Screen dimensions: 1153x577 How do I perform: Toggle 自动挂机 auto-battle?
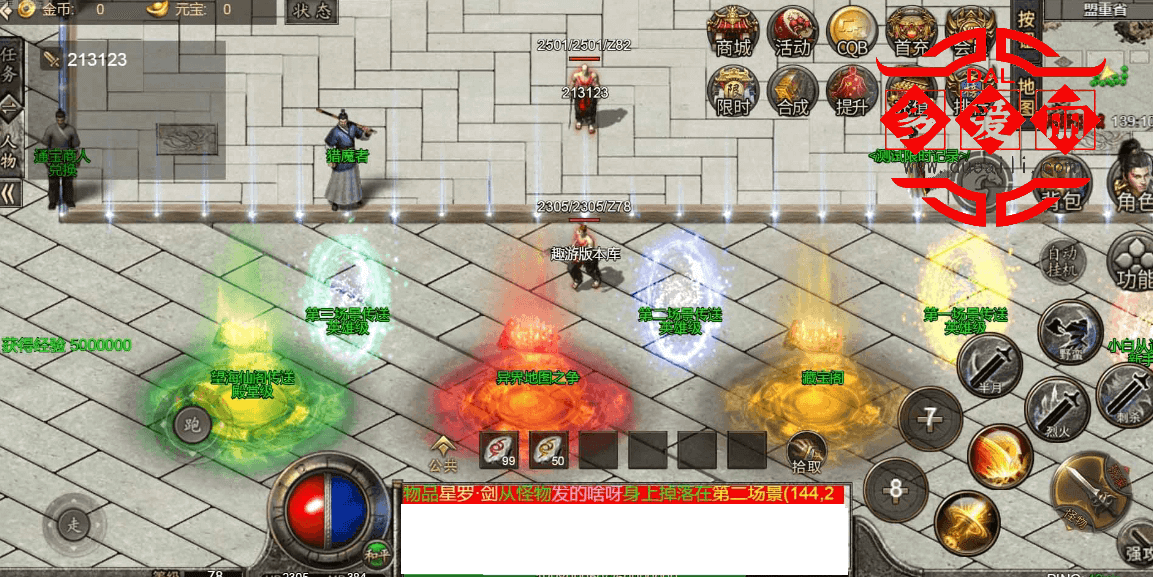[1063, 262]
